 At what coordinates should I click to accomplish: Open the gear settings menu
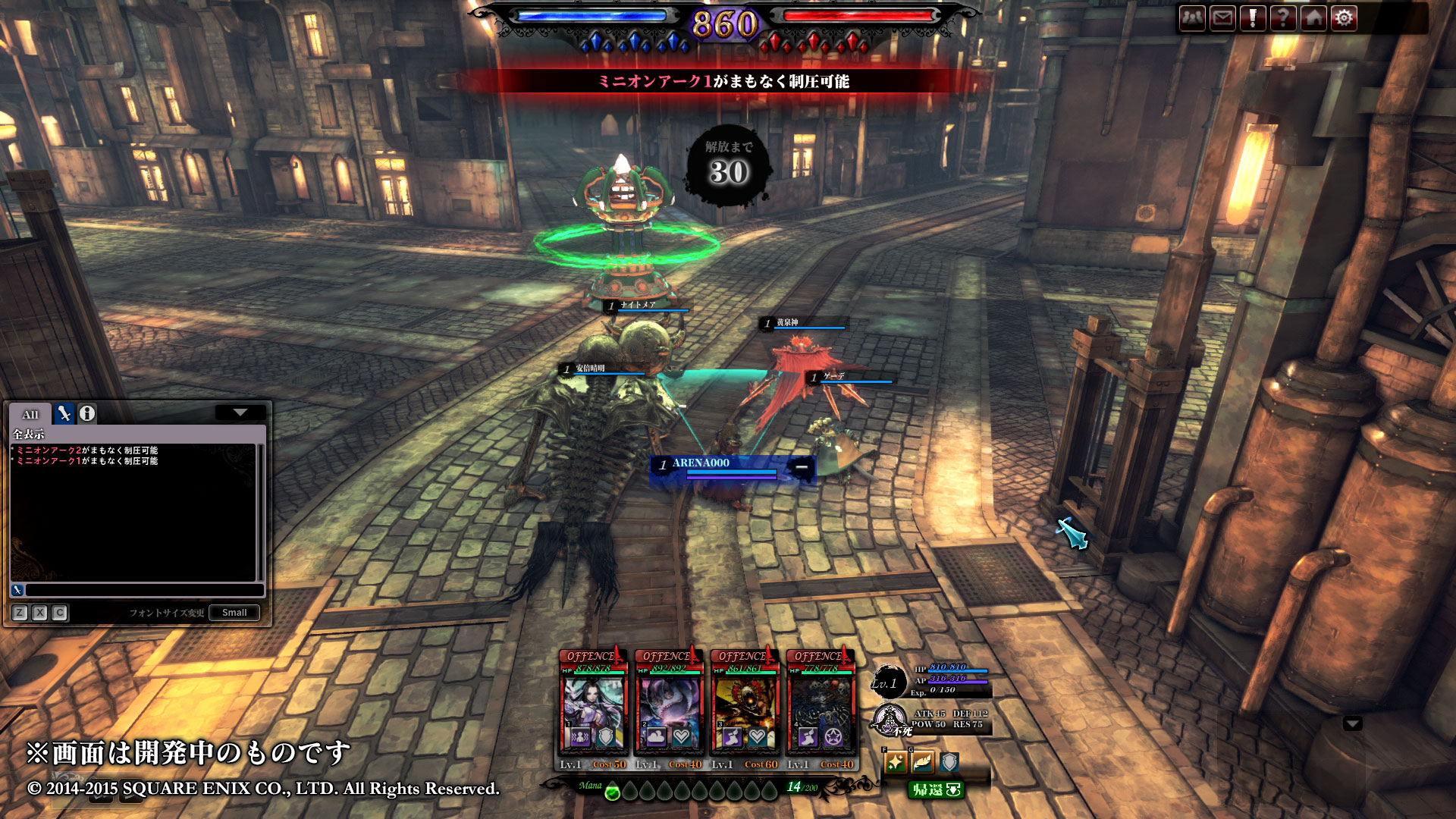(1344, 18)
